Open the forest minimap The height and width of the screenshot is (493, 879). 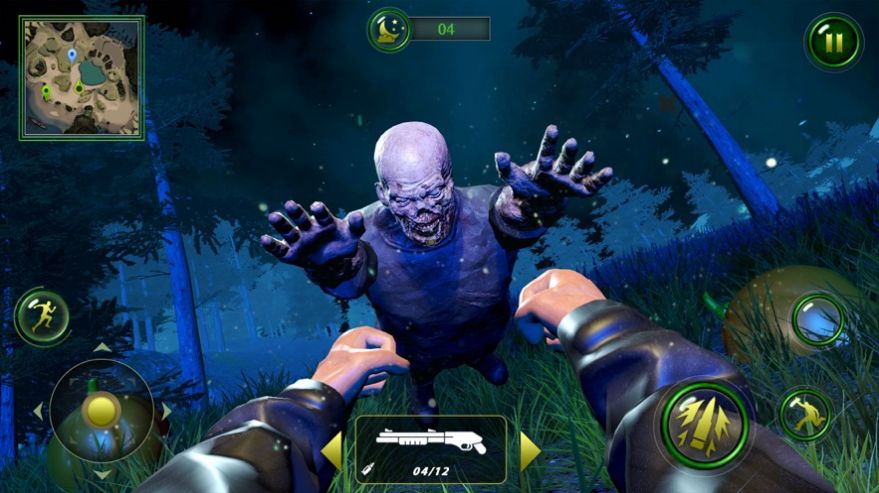[x=81, y=77]
